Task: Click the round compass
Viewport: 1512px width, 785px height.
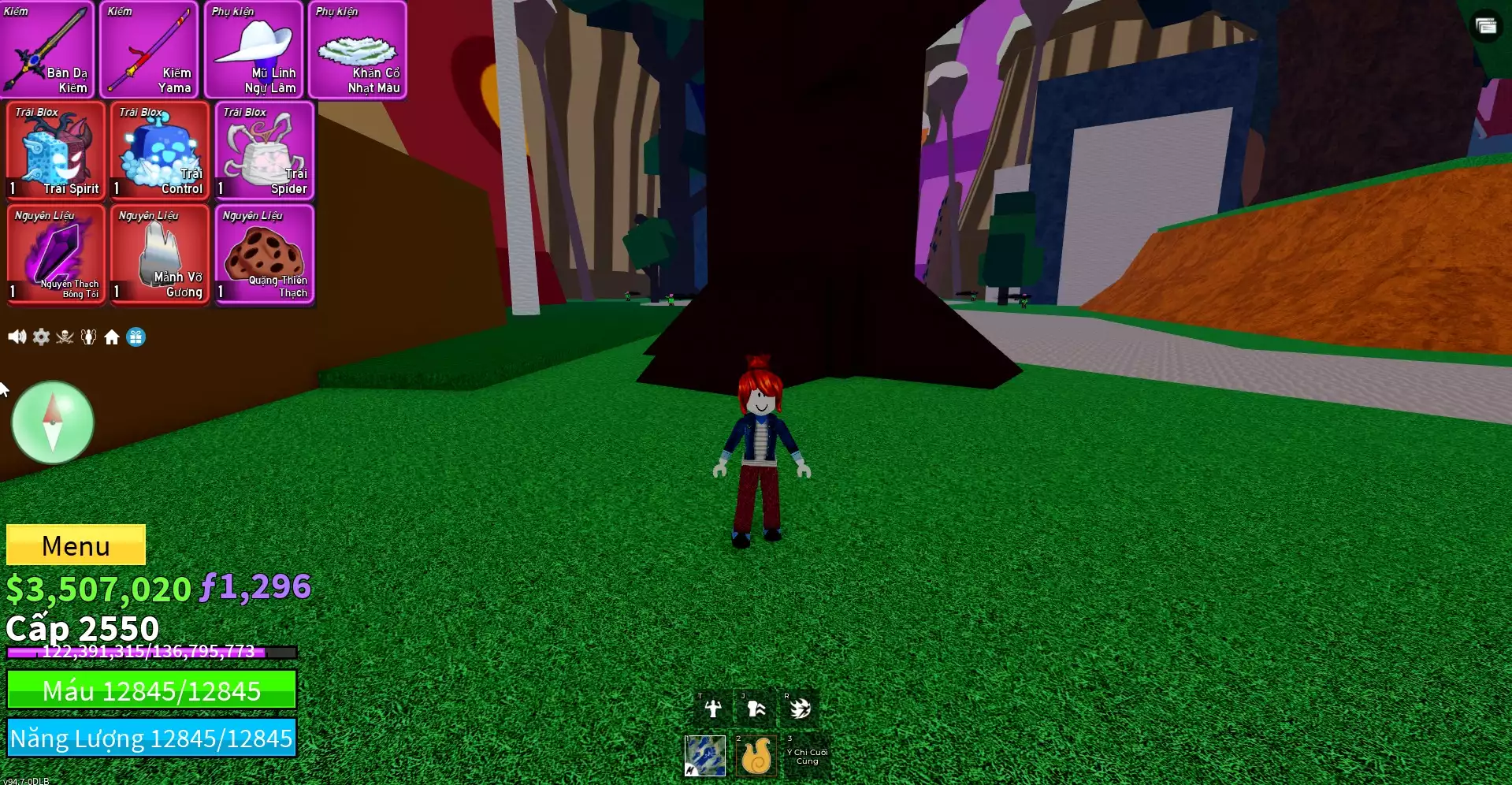Action: [x=53, y=423]
